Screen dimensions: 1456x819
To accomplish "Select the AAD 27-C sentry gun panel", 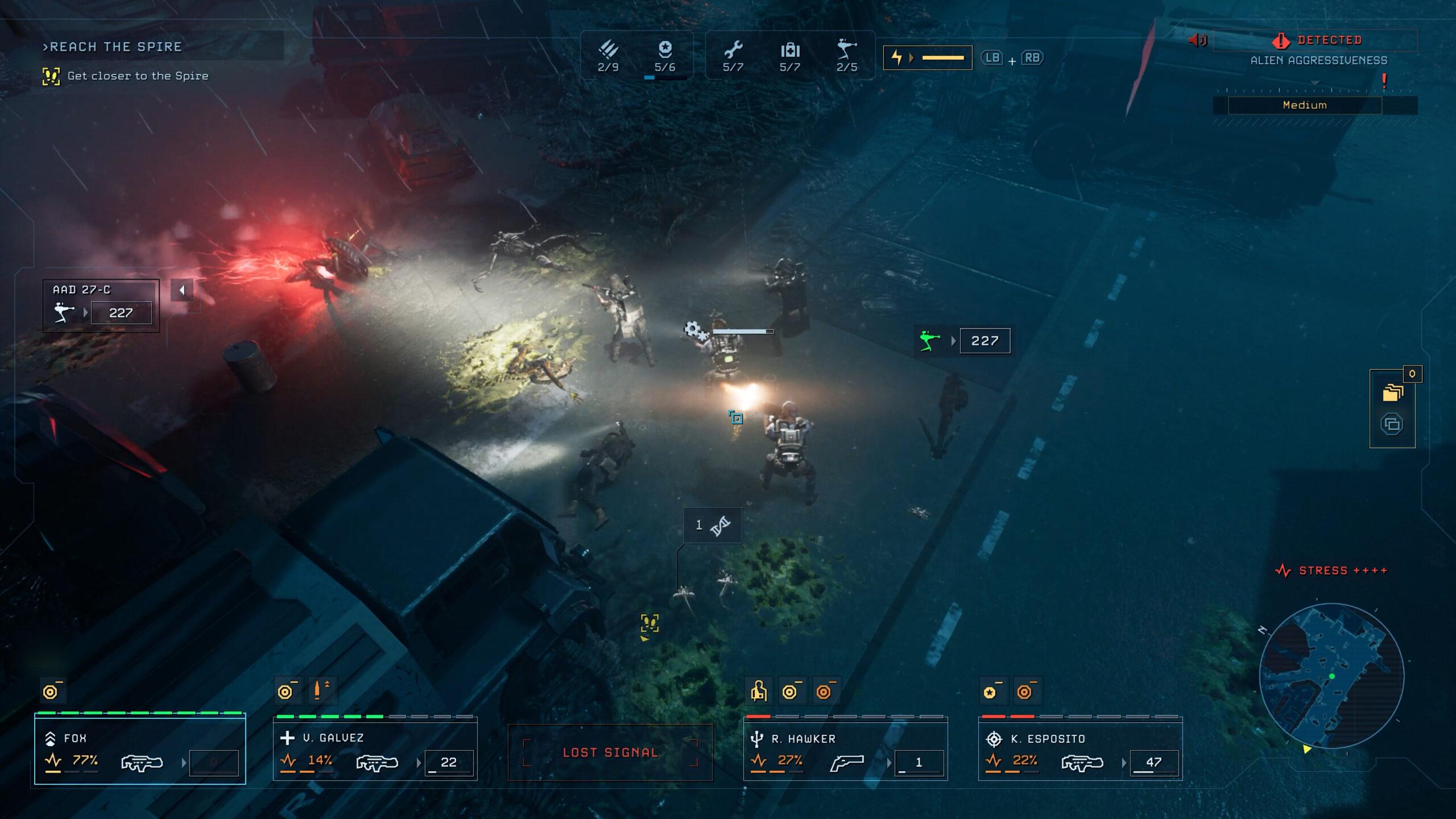I will [x=101, y=305].
